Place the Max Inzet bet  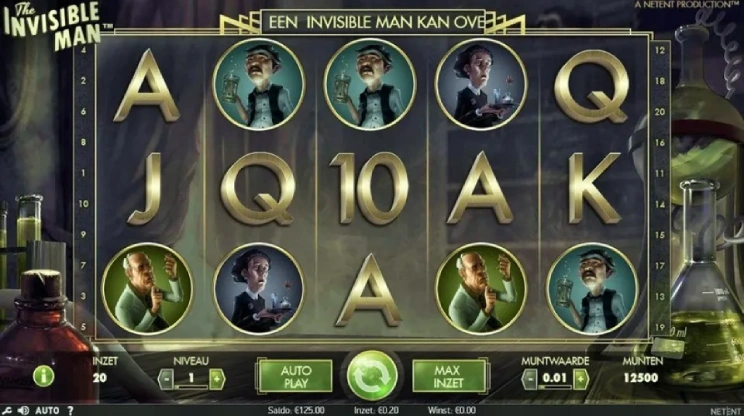[449, 377]
